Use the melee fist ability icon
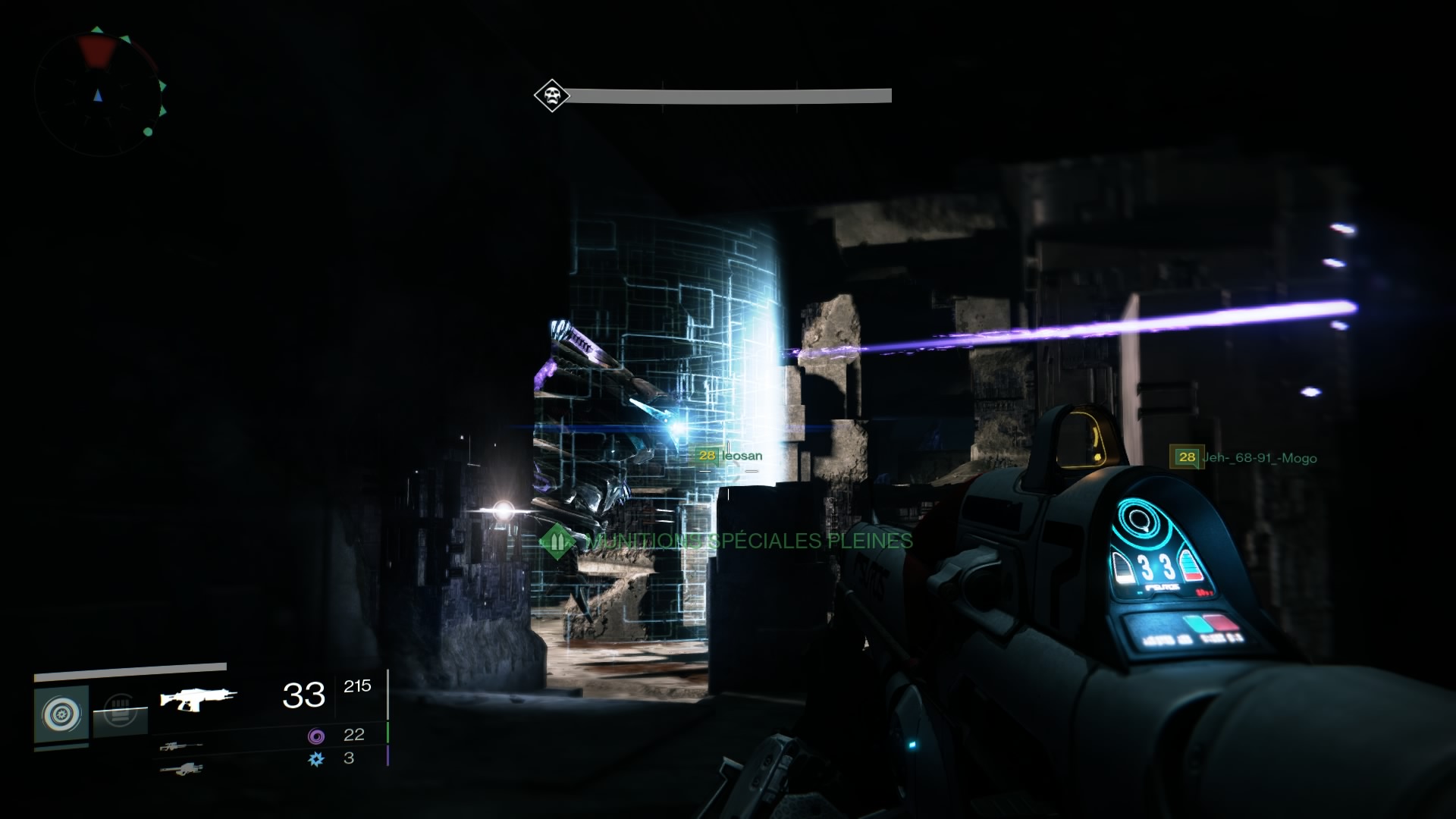The height and width of the screenshot is (819, 1456). (120, 714)
